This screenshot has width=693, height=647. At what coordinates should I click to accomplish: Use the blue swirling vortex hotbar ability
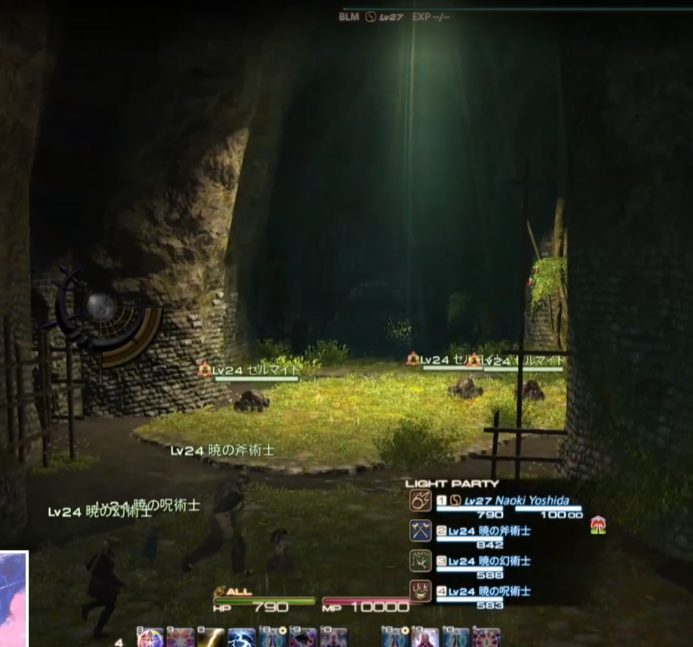click(x=242, y=637)
